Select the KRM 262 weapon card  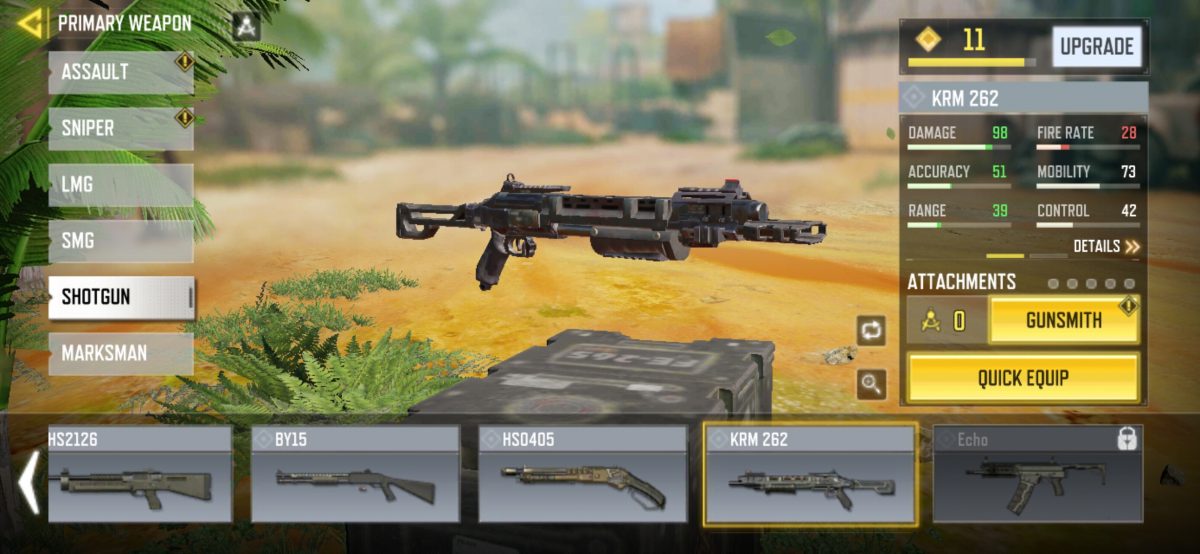point(810,474)
